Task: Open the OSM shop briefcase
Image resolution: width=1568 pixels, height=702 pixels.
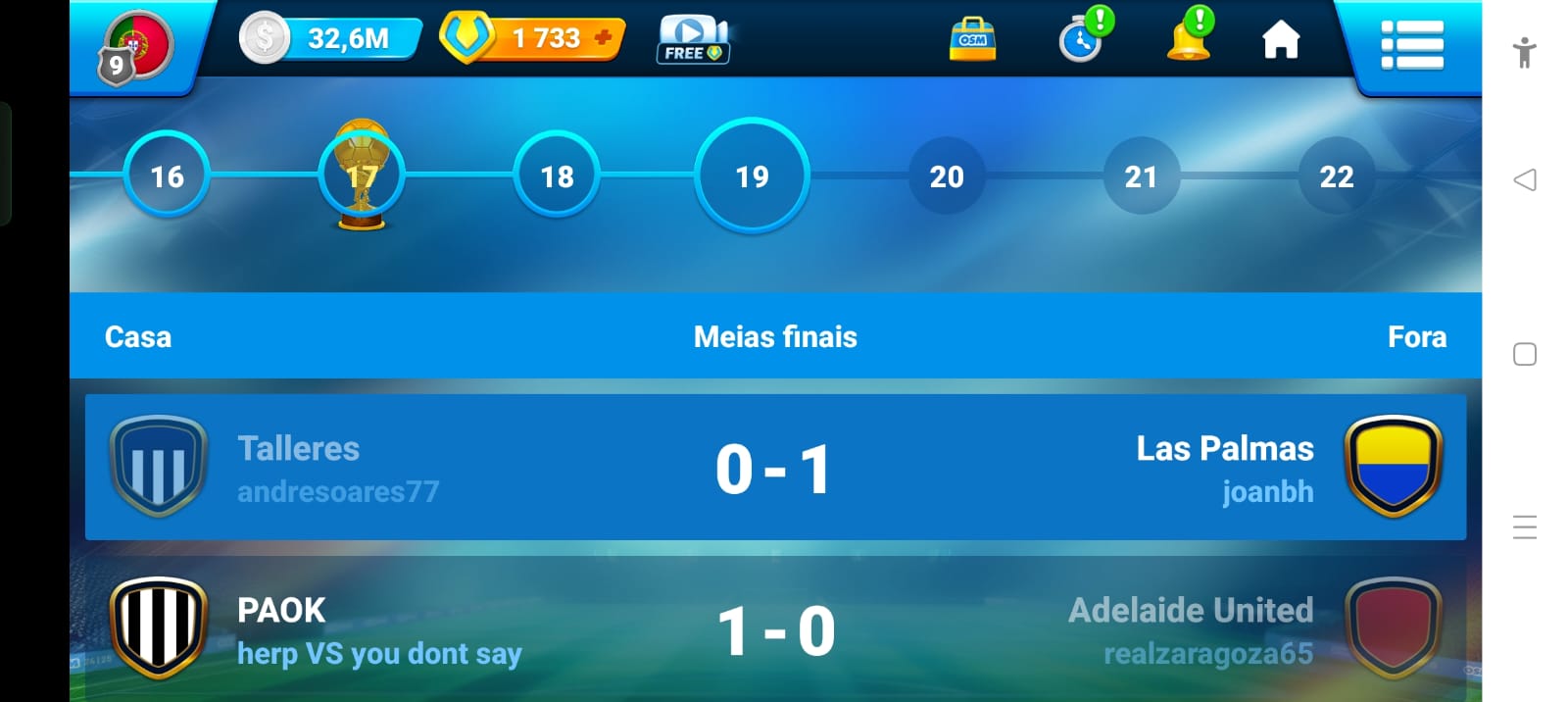Action: tap(972, 40)
